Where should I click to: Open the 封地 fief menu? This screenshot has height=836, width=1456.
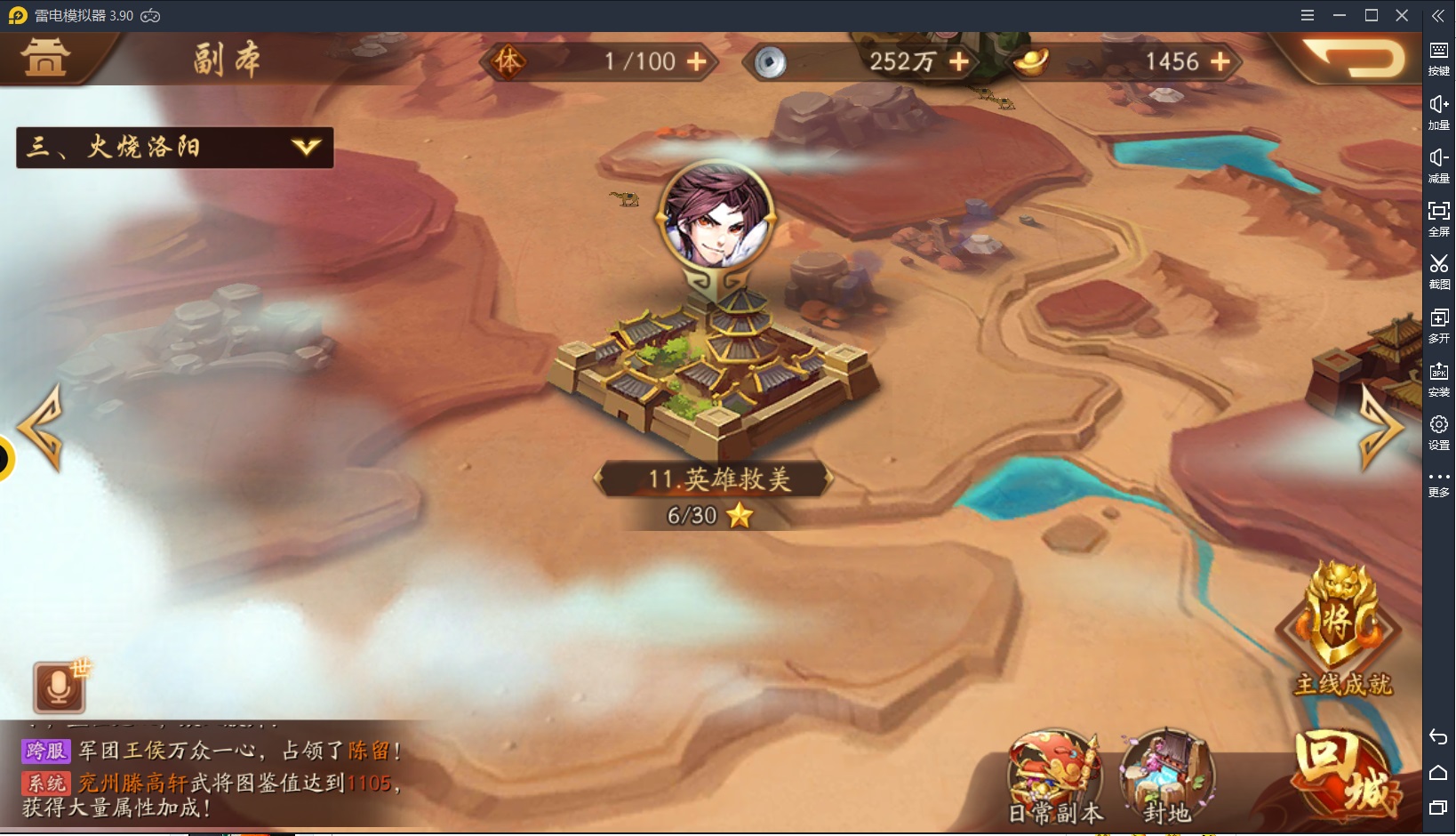point(1166,776)
